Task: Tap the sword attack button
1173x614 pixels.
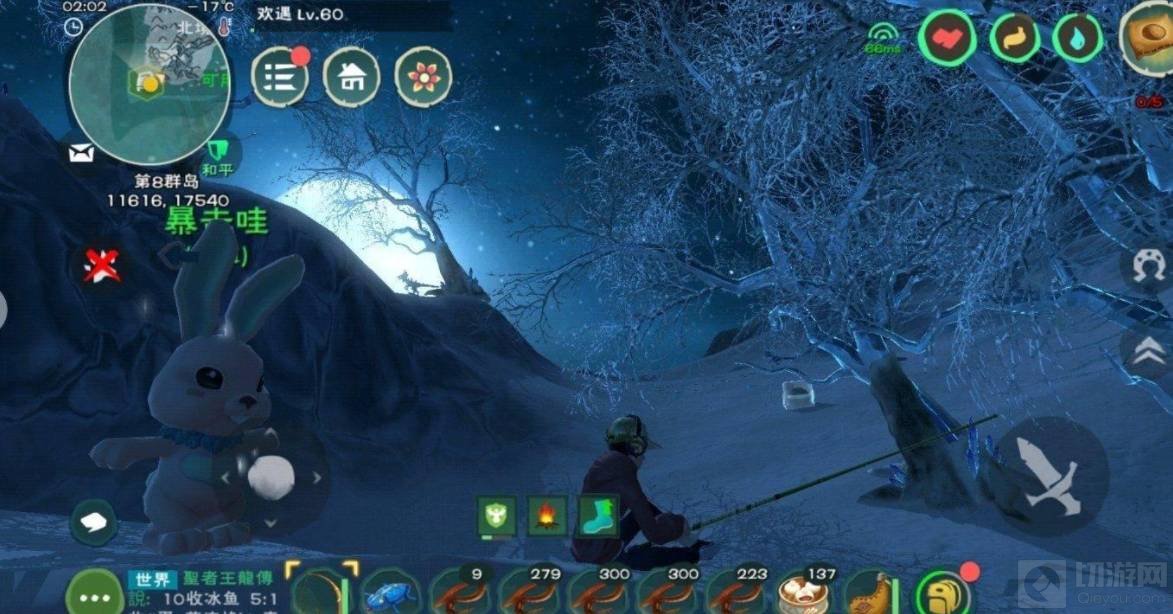Action: coord(1051,475)
